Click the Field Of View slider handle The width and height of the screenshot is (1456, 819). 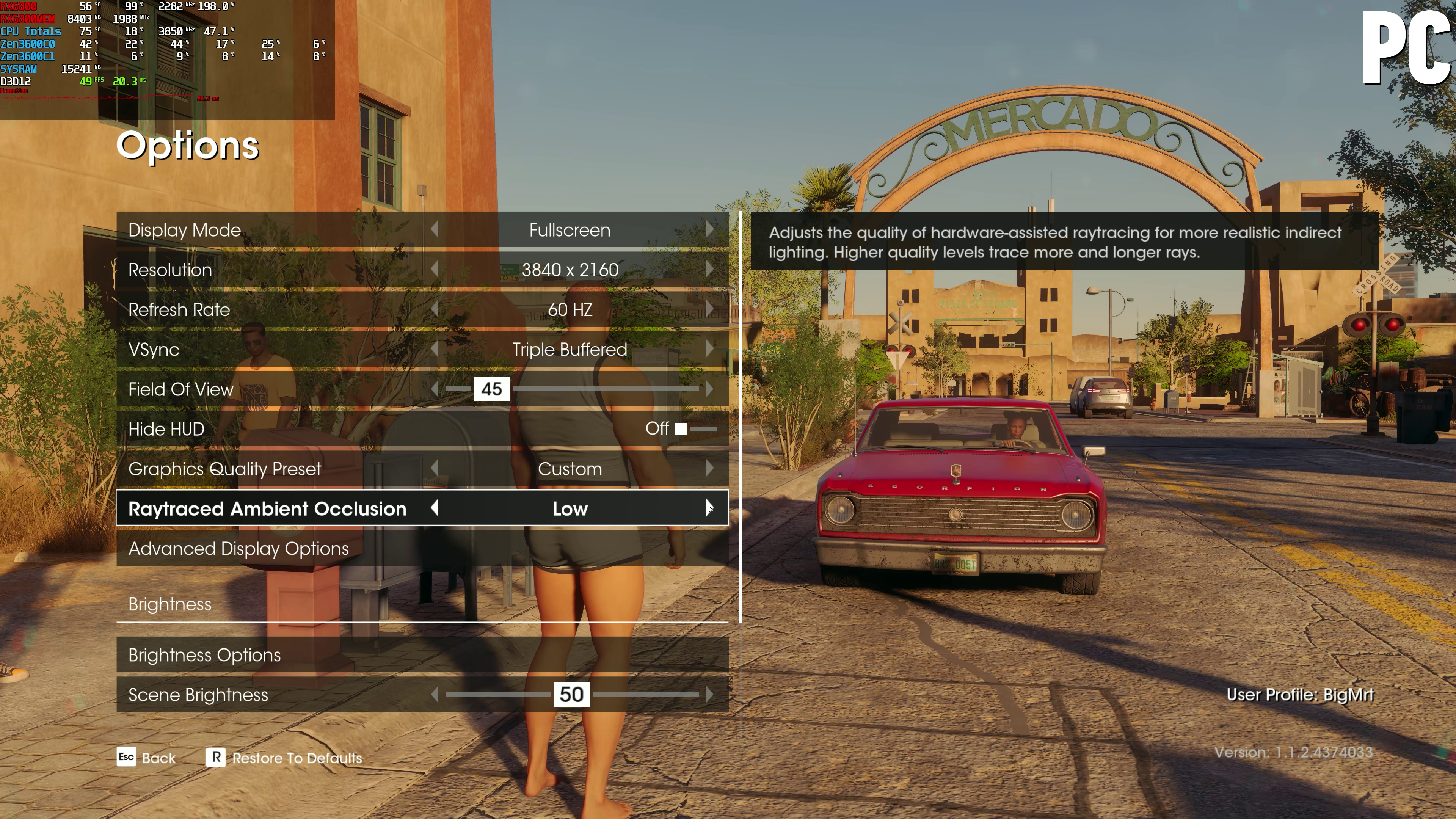tap(491, 389)
